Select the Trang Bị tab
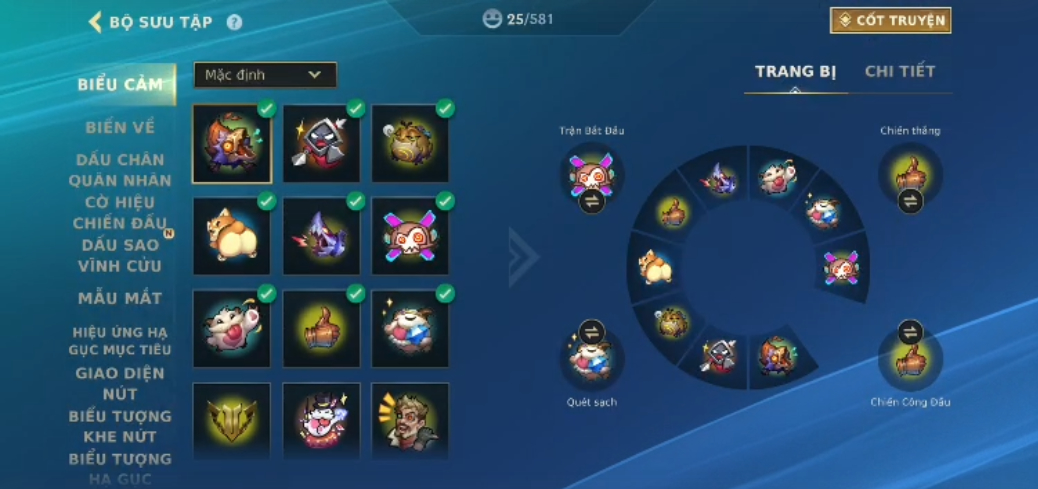The image size is (1038, 489). (x=795, y=72)
